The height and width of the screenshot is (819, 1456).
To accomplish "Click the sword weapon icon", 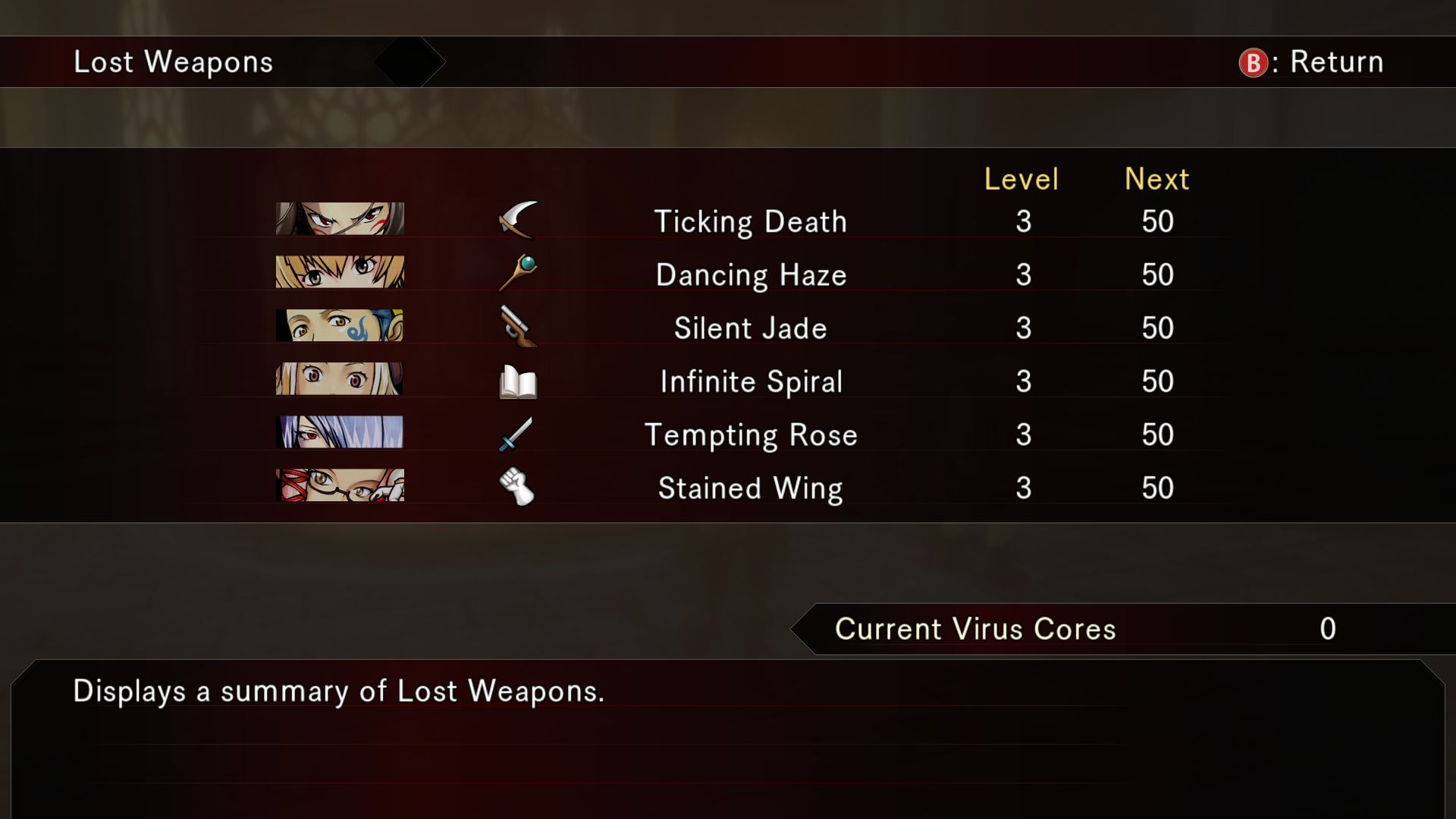I will [x=516, y=435].
